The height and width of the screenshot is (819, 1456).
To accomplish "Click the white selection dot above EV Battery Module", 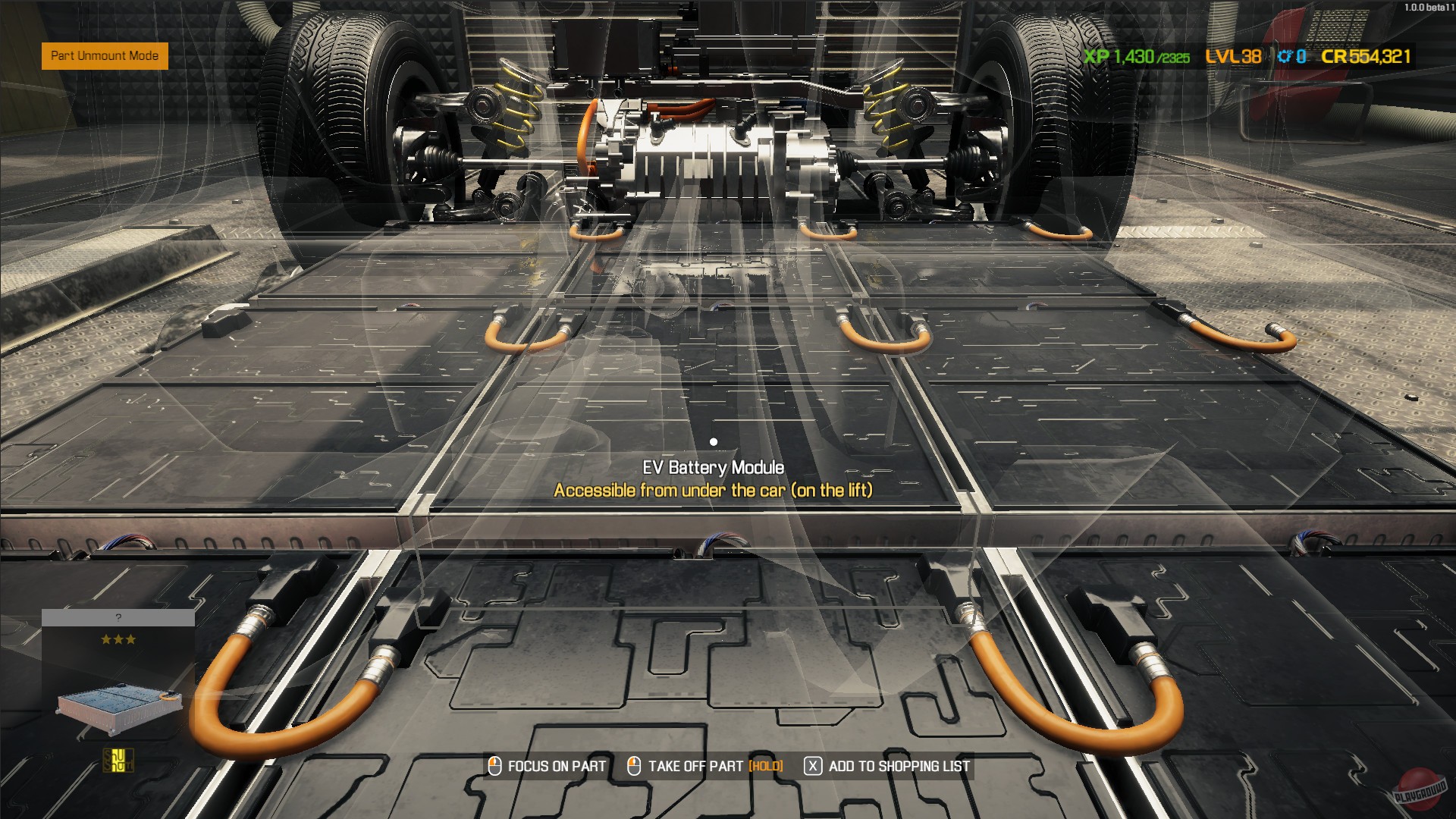I will [713, 441].
